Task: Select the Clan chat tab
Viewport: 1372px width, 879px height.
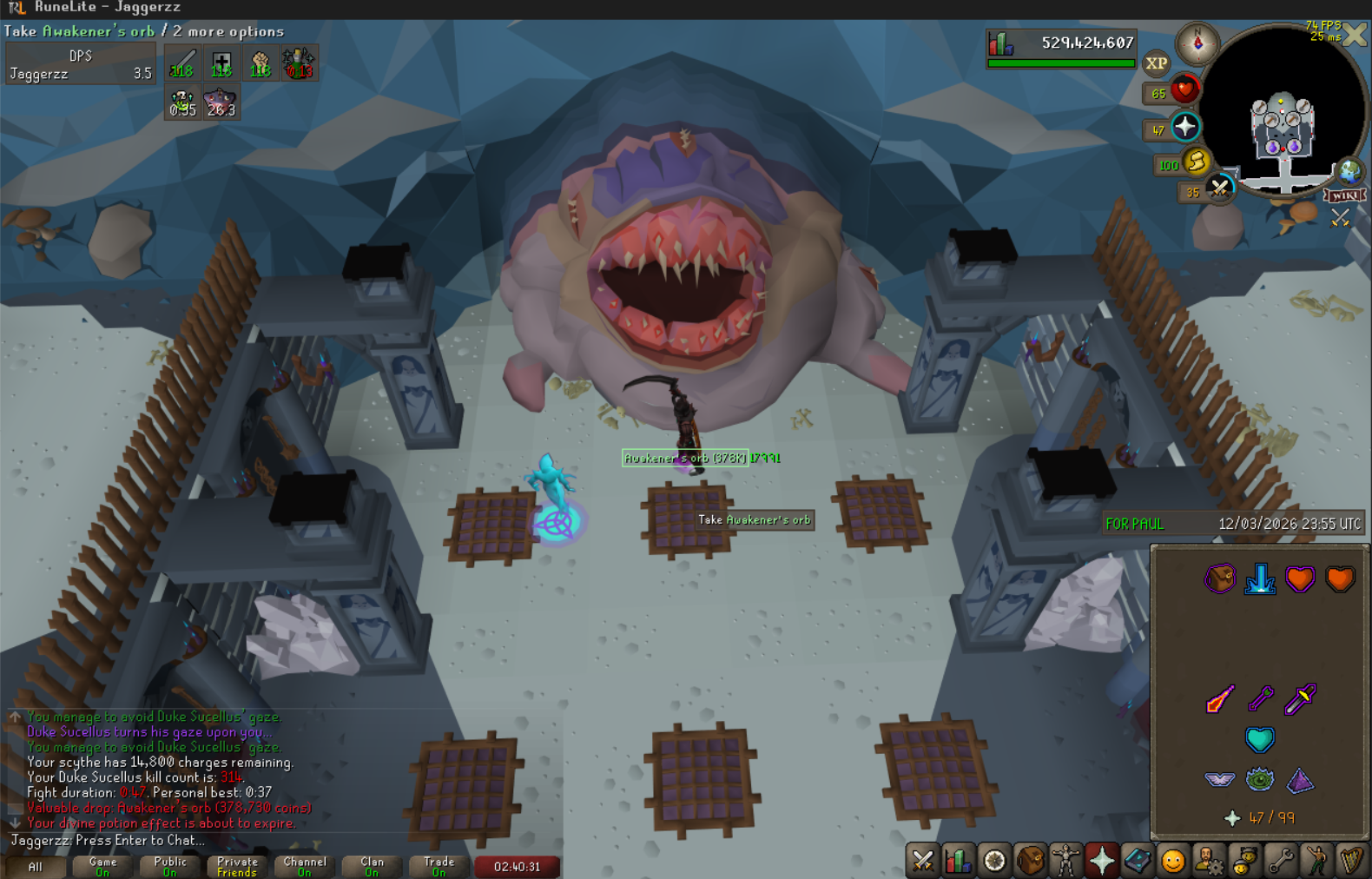Action: click(372, 866)
